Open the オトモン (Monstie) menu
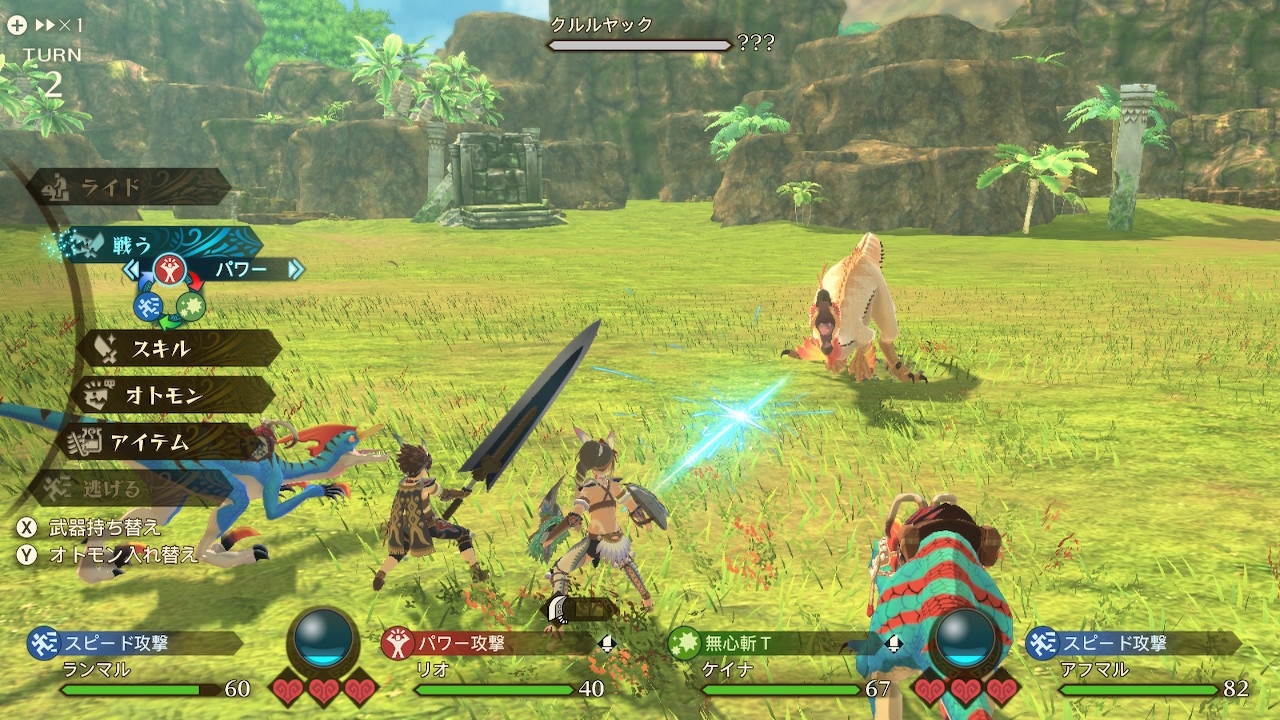Viewport: 1280px width, 720px height. pos(172,395)
